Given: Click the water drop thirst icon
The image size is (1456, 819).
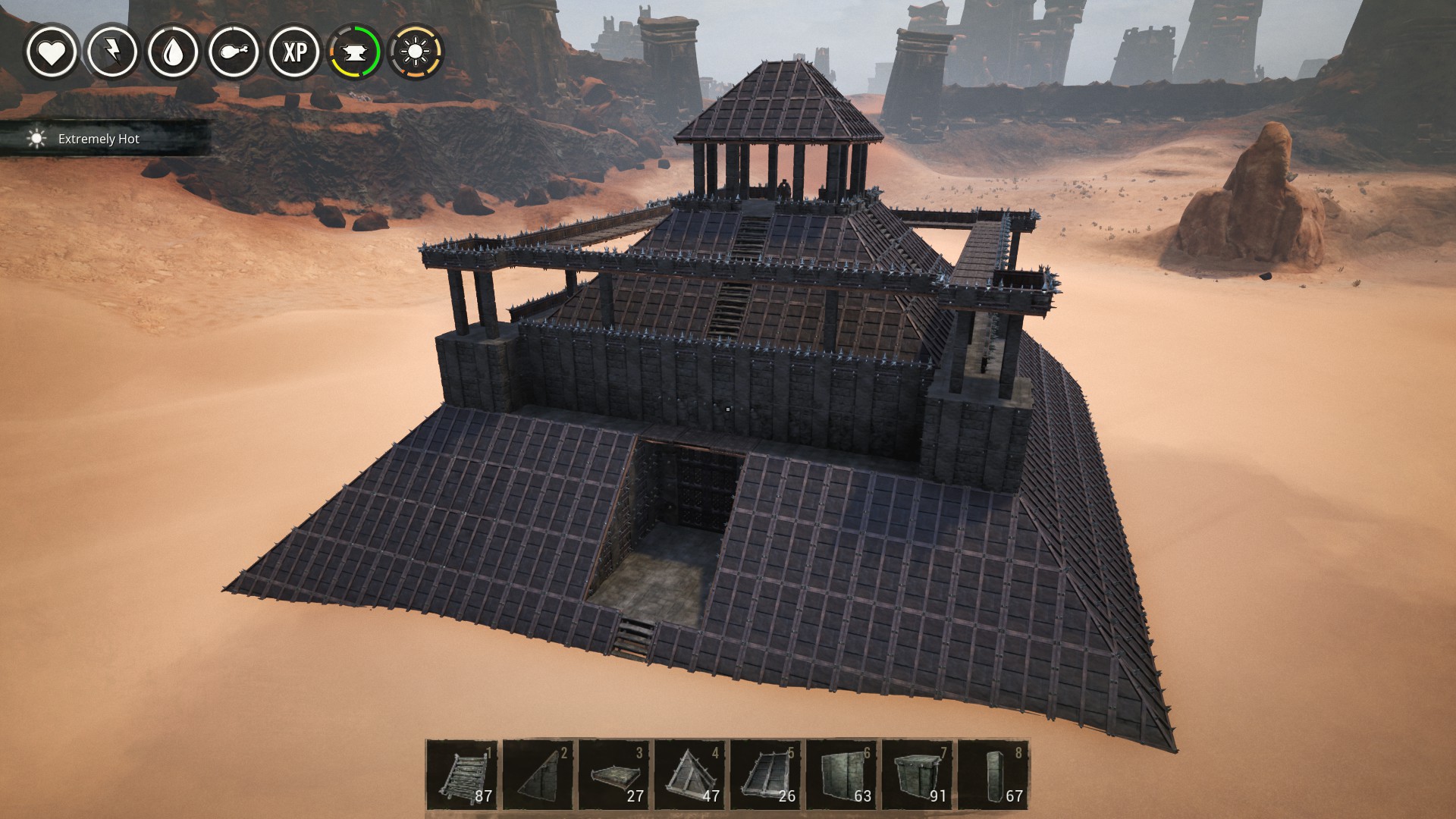Looking at the screenshot, I should tap(173, 52).
